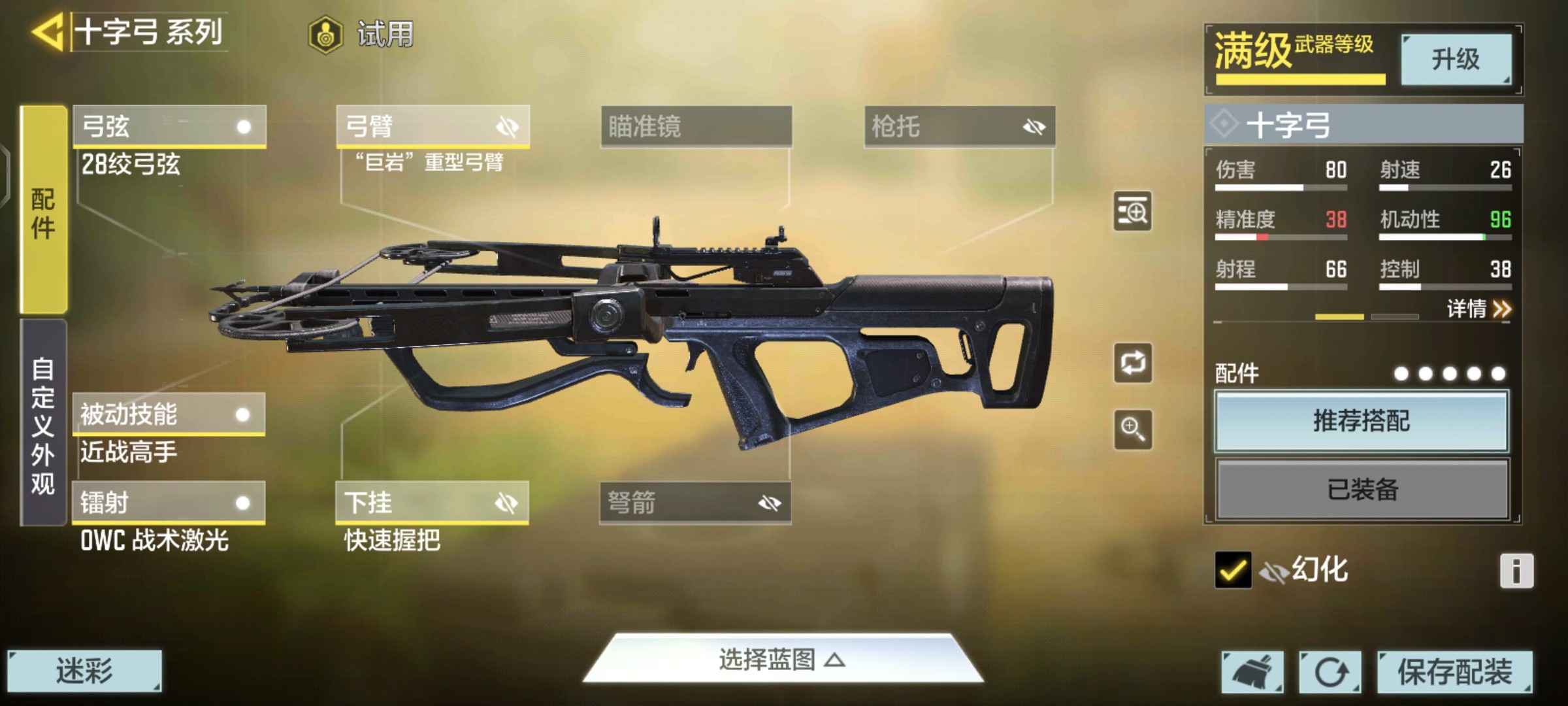Screen dimensions: 1568x706
Task: Save loadout with 保存配装
Action: pos(1454,671)
